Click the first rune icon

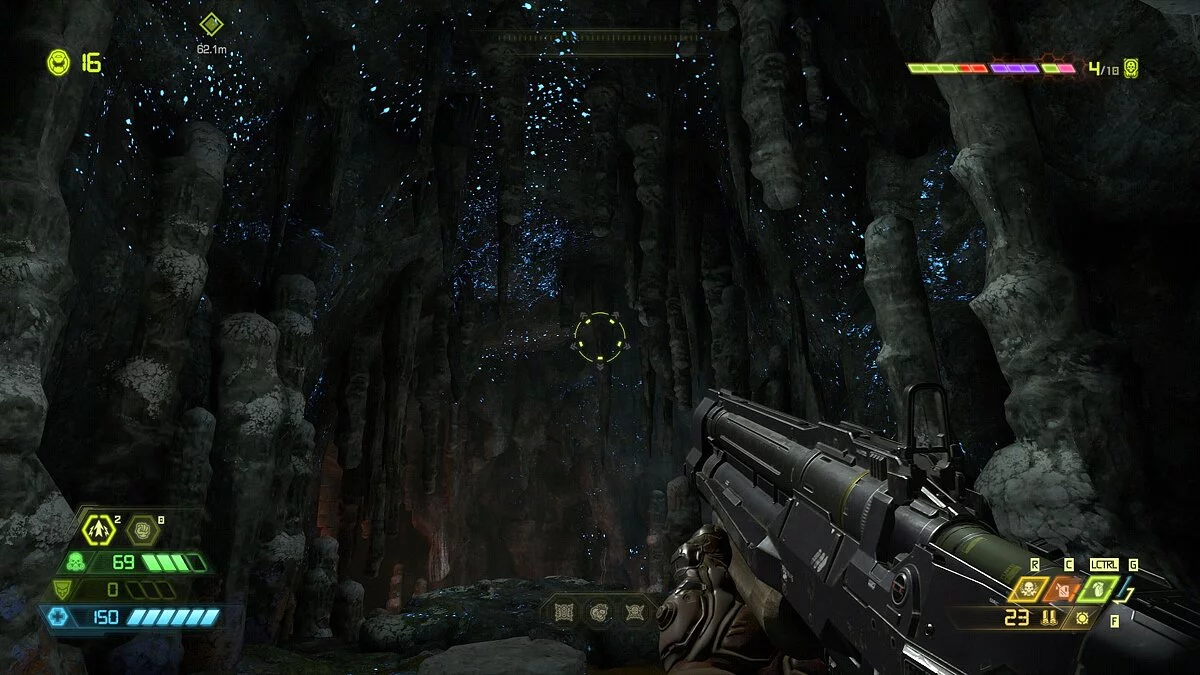(x=563, y=610)
